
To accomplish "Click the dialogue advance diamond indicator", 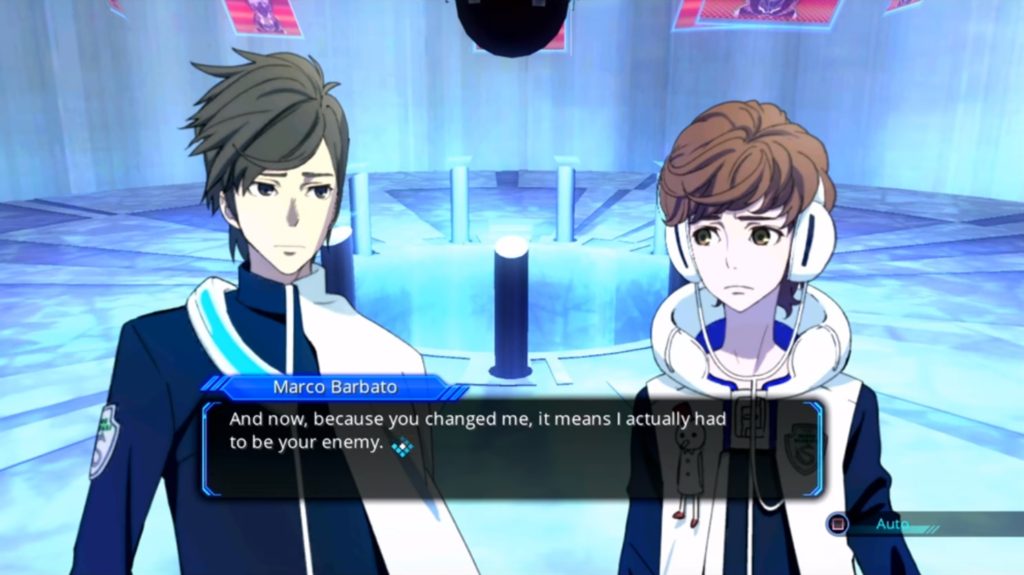I will click(x=402, y=447).
